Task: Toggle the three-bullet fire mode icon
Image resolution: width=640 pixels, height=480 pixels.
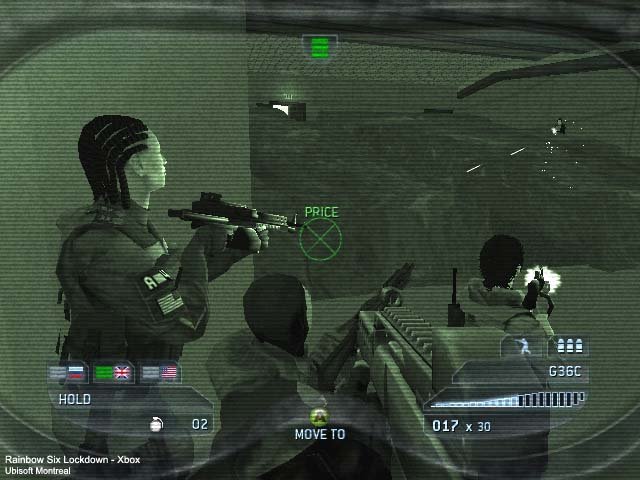Action: click(570, 346)
